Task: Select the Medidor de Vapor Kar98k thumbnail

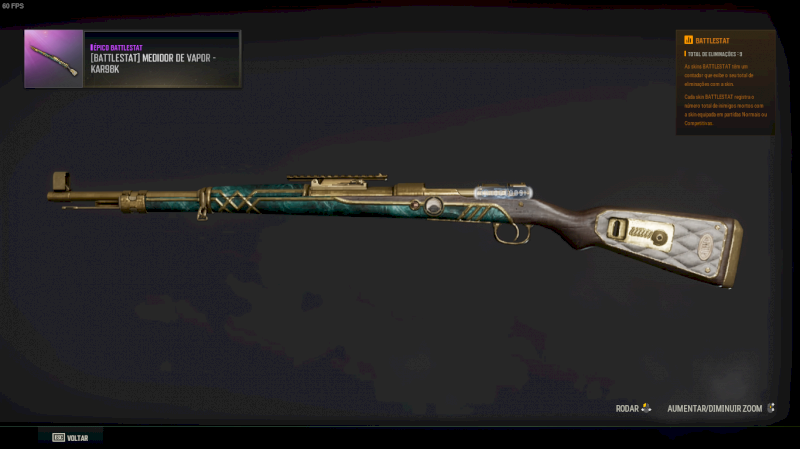Action: tap(54, 59)
